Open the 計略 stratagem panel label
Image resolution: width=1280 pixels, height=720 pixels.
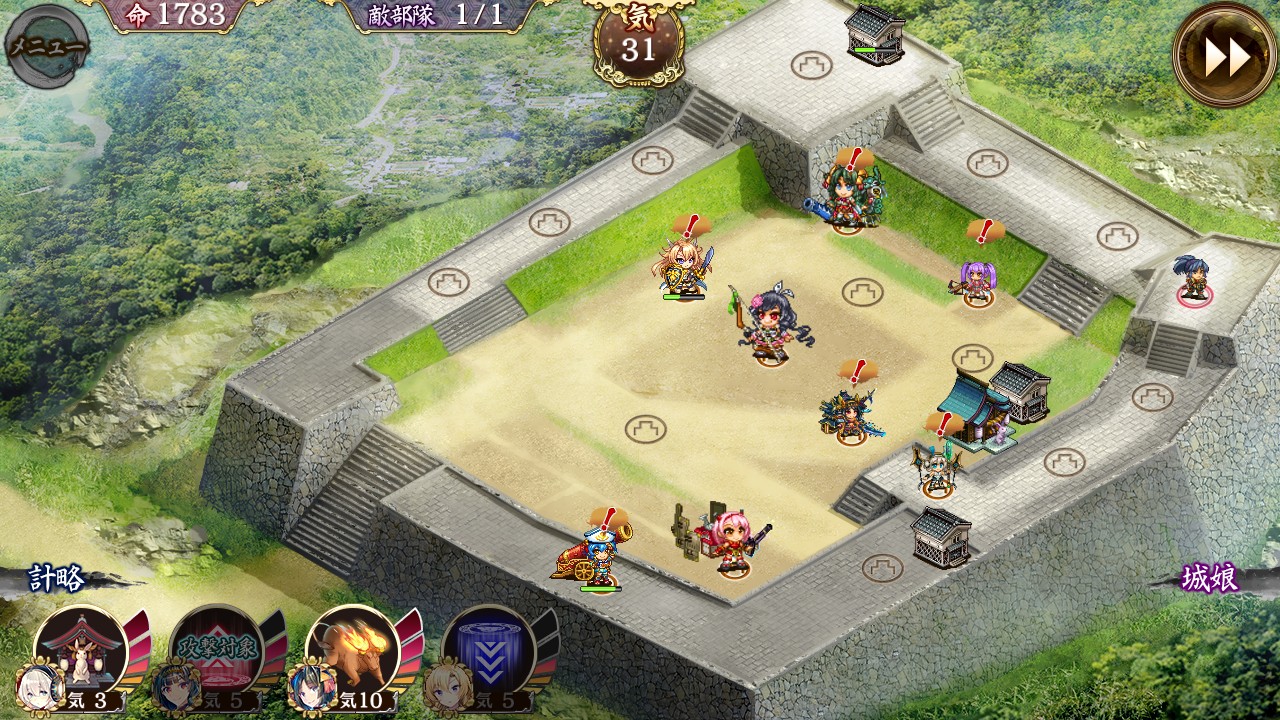tap(57, 579)
